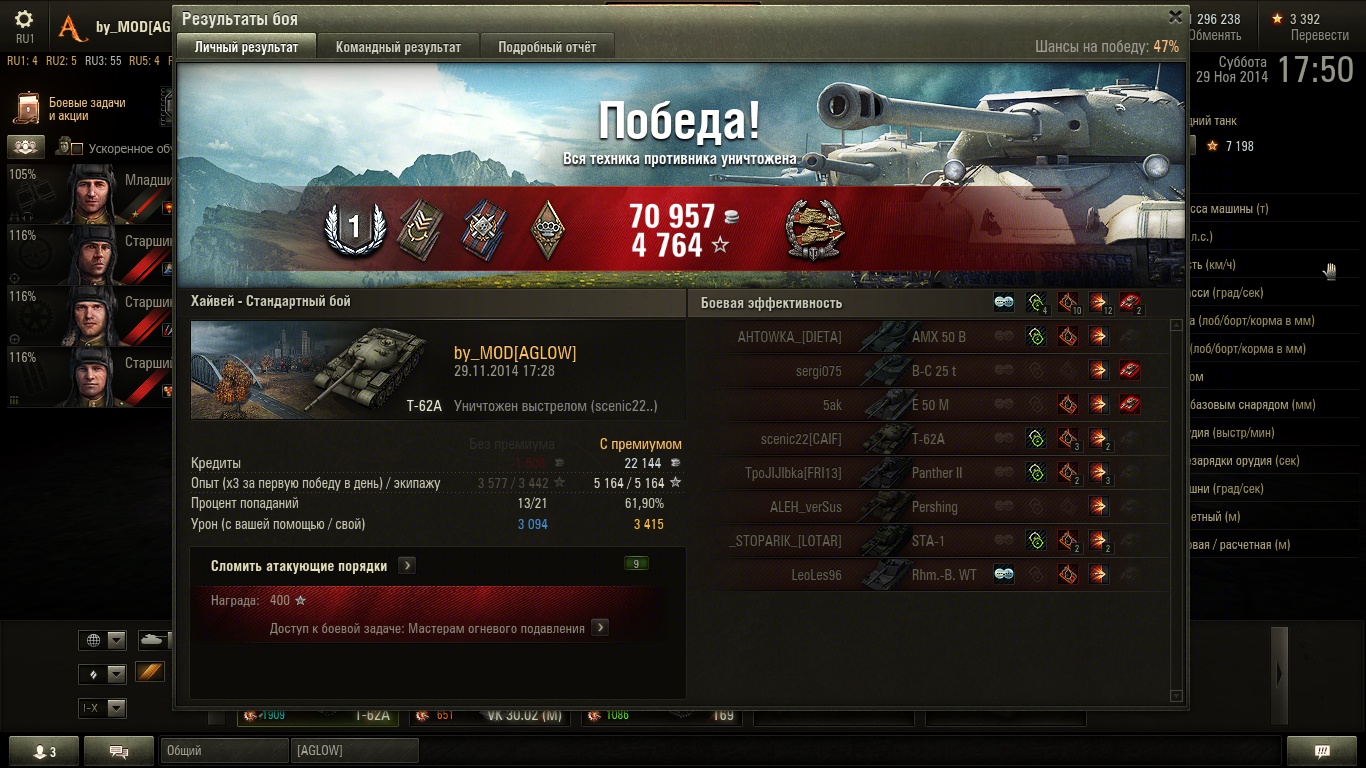Expand the Сломить атакующие порядки mission arrow
The image size is (1366, 768).
407,566
